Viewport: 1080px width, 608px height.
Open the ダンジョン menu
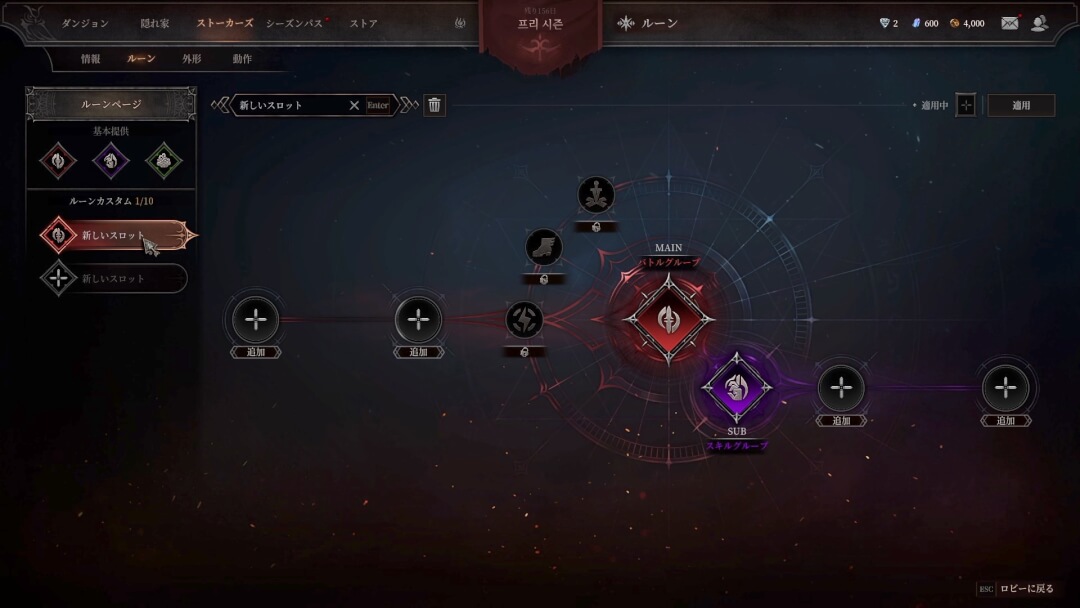pos(85,23)
